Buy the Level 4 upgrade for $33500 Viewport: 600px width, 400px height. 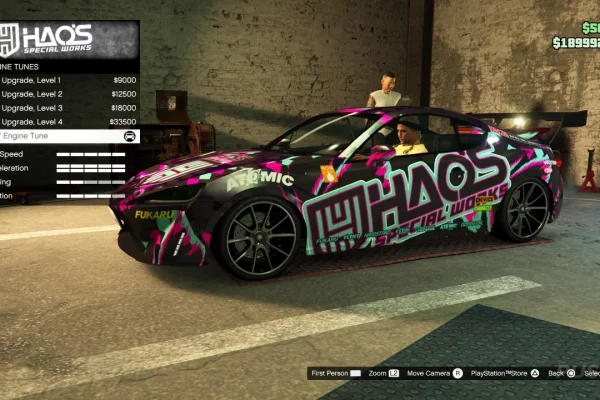tap(68, 122)
